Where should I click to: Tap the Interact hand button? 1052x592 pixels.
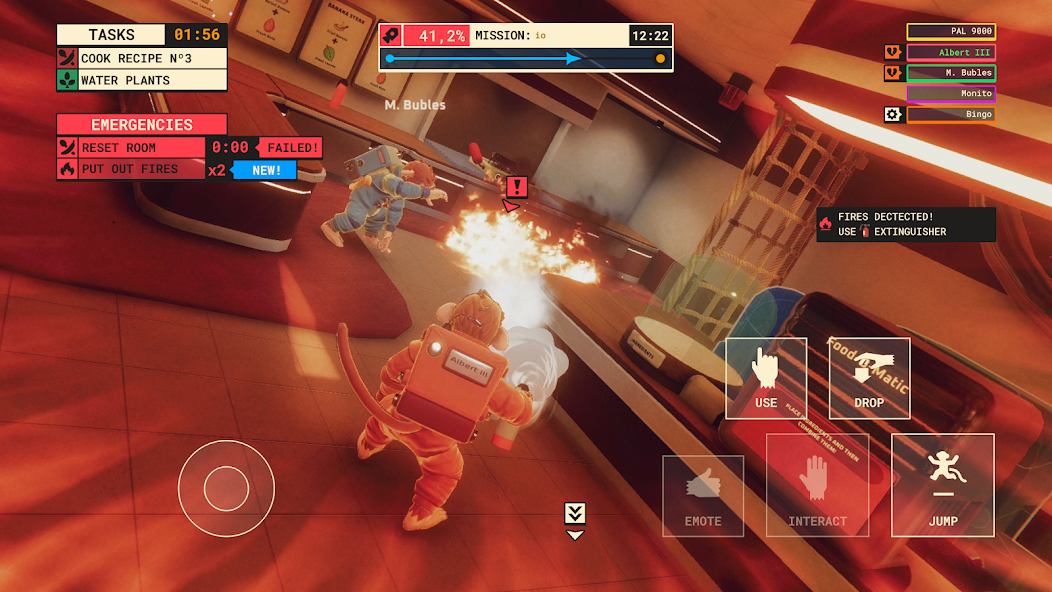tap(817, 485)
